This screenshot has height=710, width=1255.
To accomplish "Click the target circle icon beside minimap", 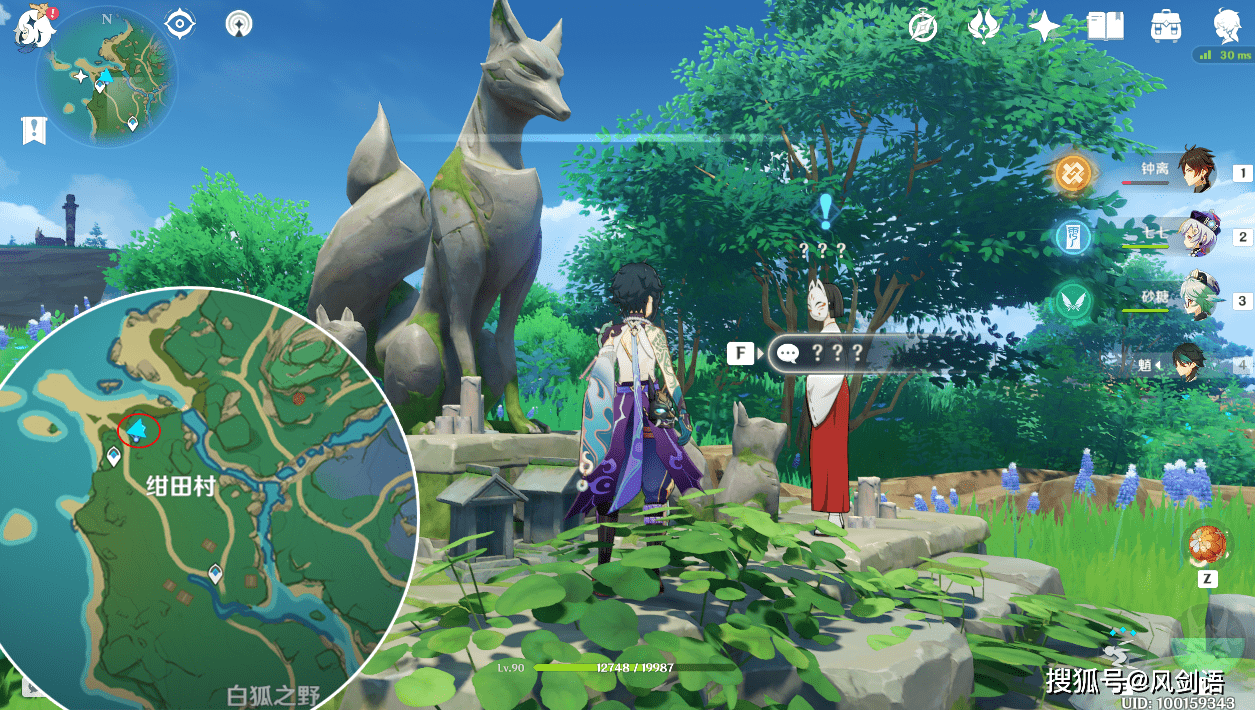I will pos(180,24).
